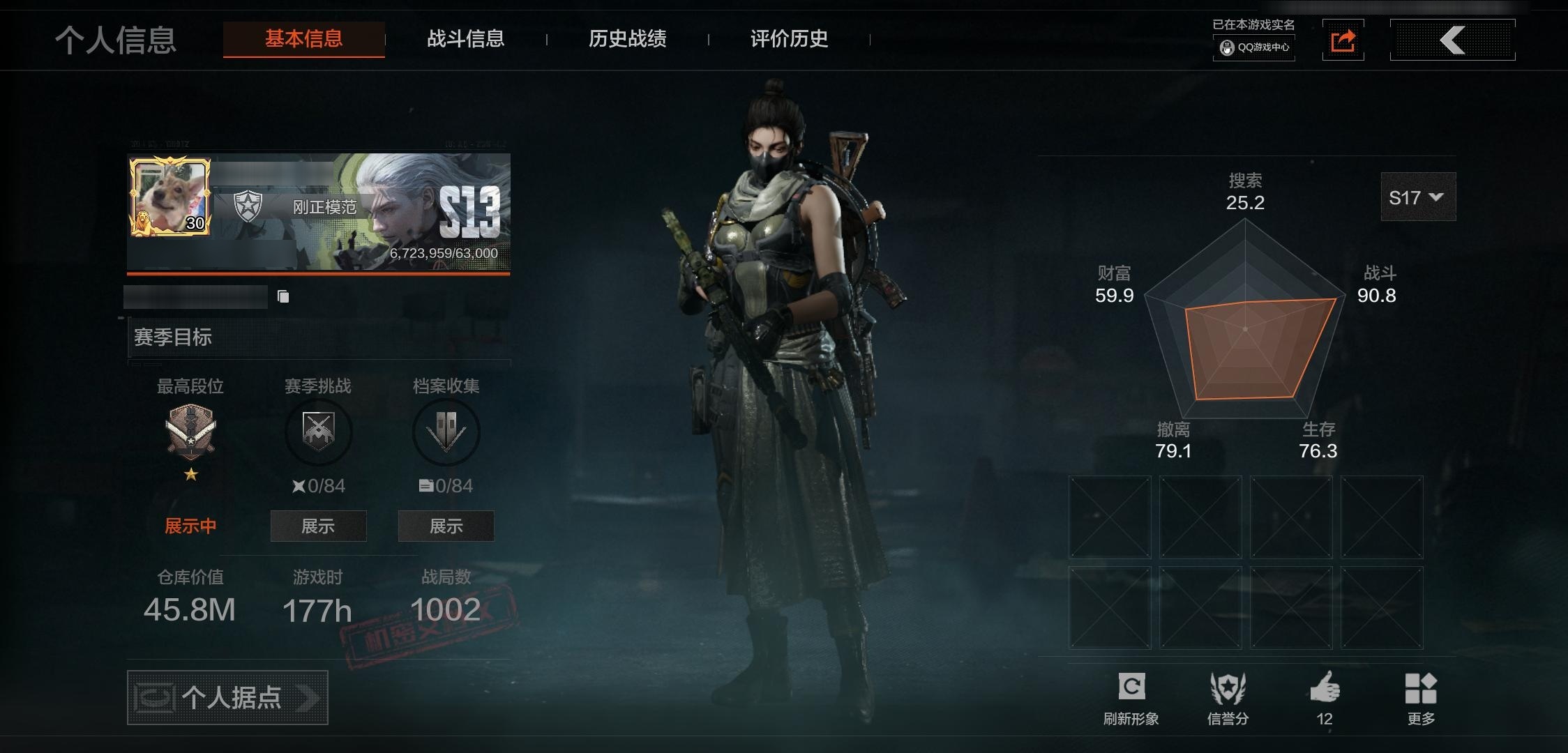Open the 历史战绩 tab

point(627,40)
